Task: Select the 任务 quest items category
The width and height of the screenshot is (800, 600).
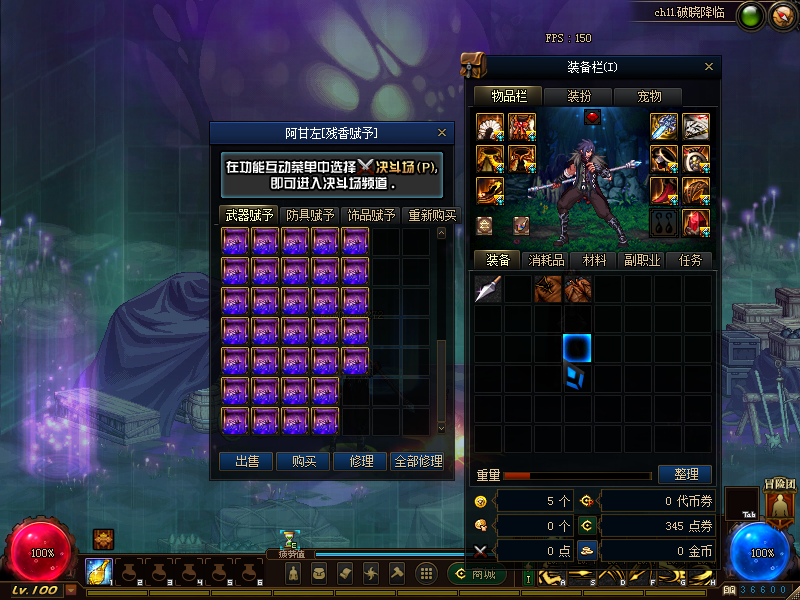Action: 690,260
